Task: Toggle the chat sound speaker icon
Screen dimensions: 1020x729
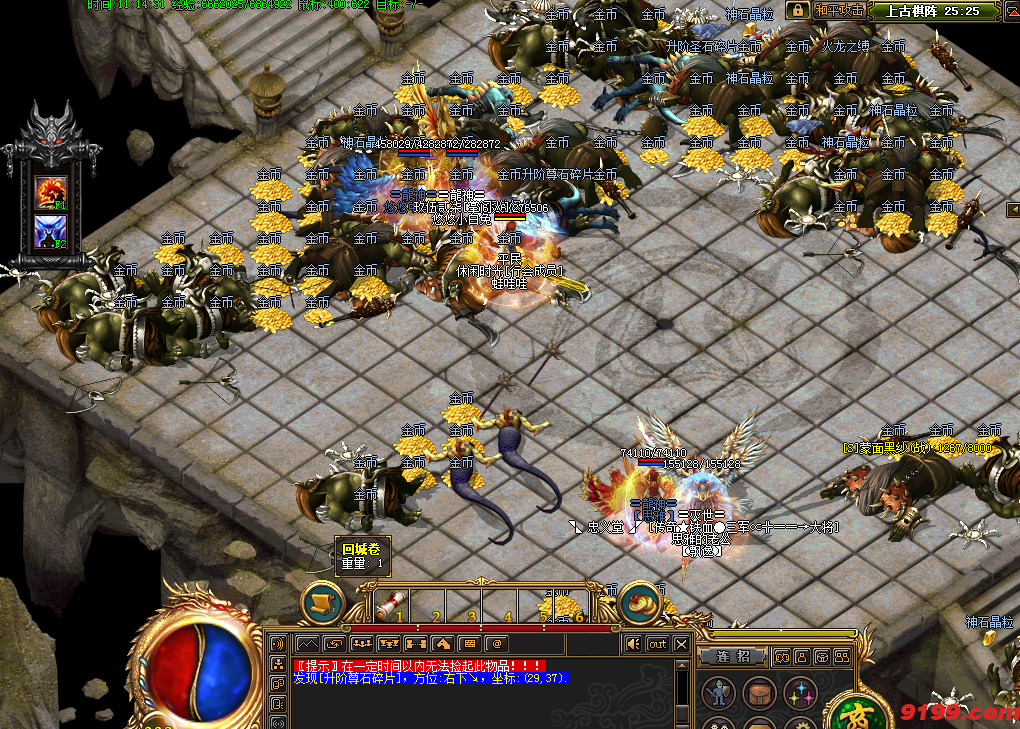Action: pyautogui.click(x=632, y=644)
